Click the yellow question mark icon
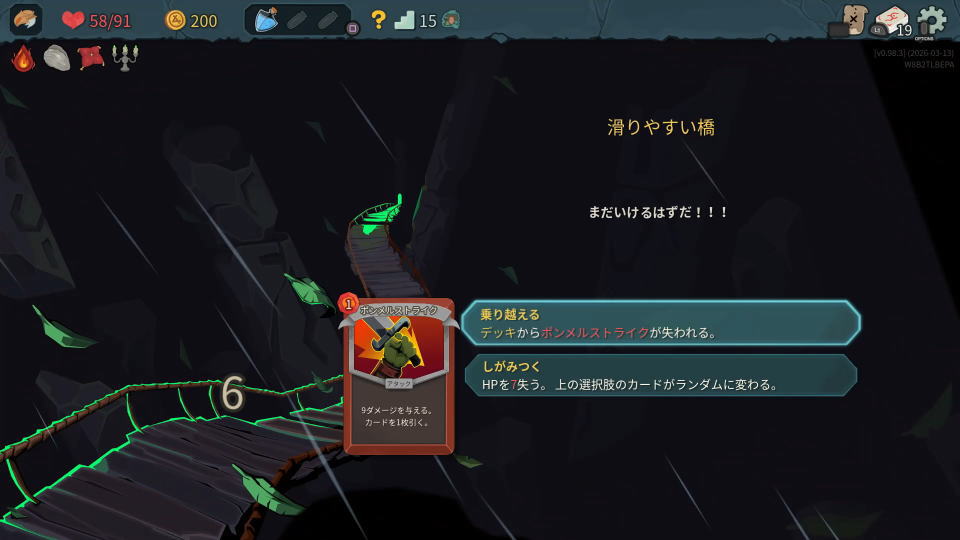Image resolution: width=960 pixels, height=540 pixels. click(x=378, y=20)
